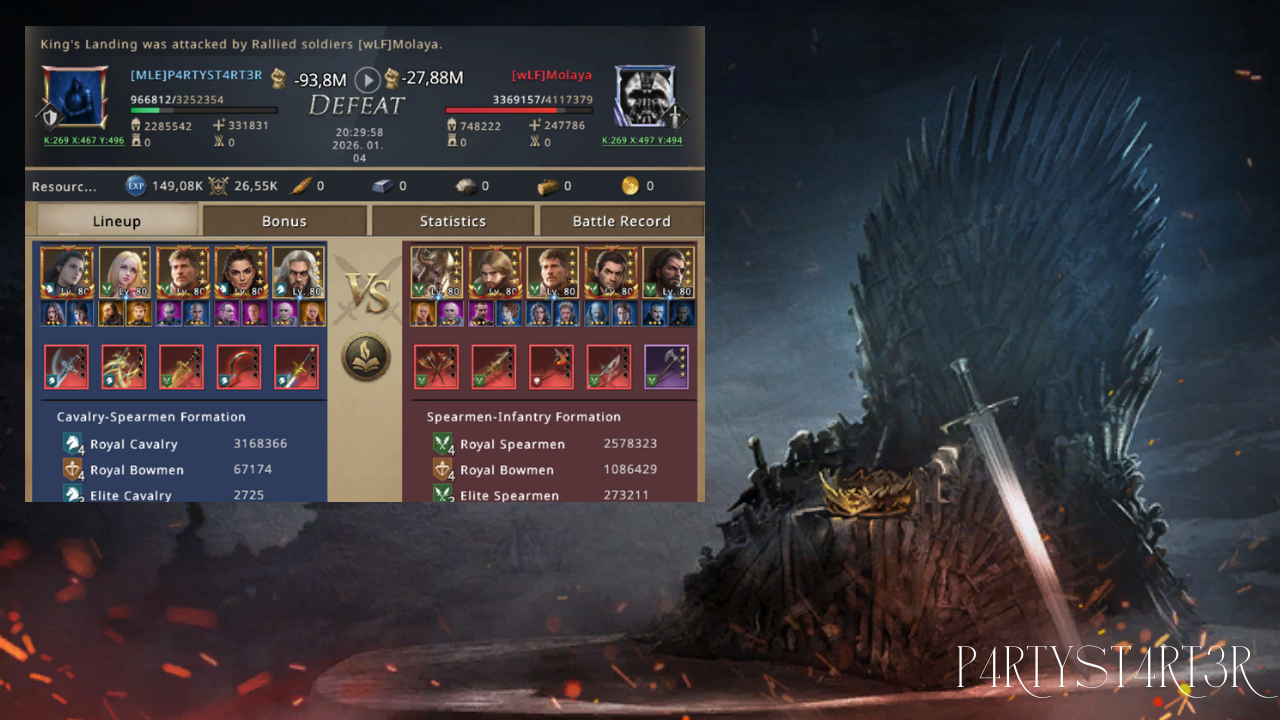This screenshot has height=720, width=1280.
Task: Show the Statistics tab
Action: tap(453, 221)
